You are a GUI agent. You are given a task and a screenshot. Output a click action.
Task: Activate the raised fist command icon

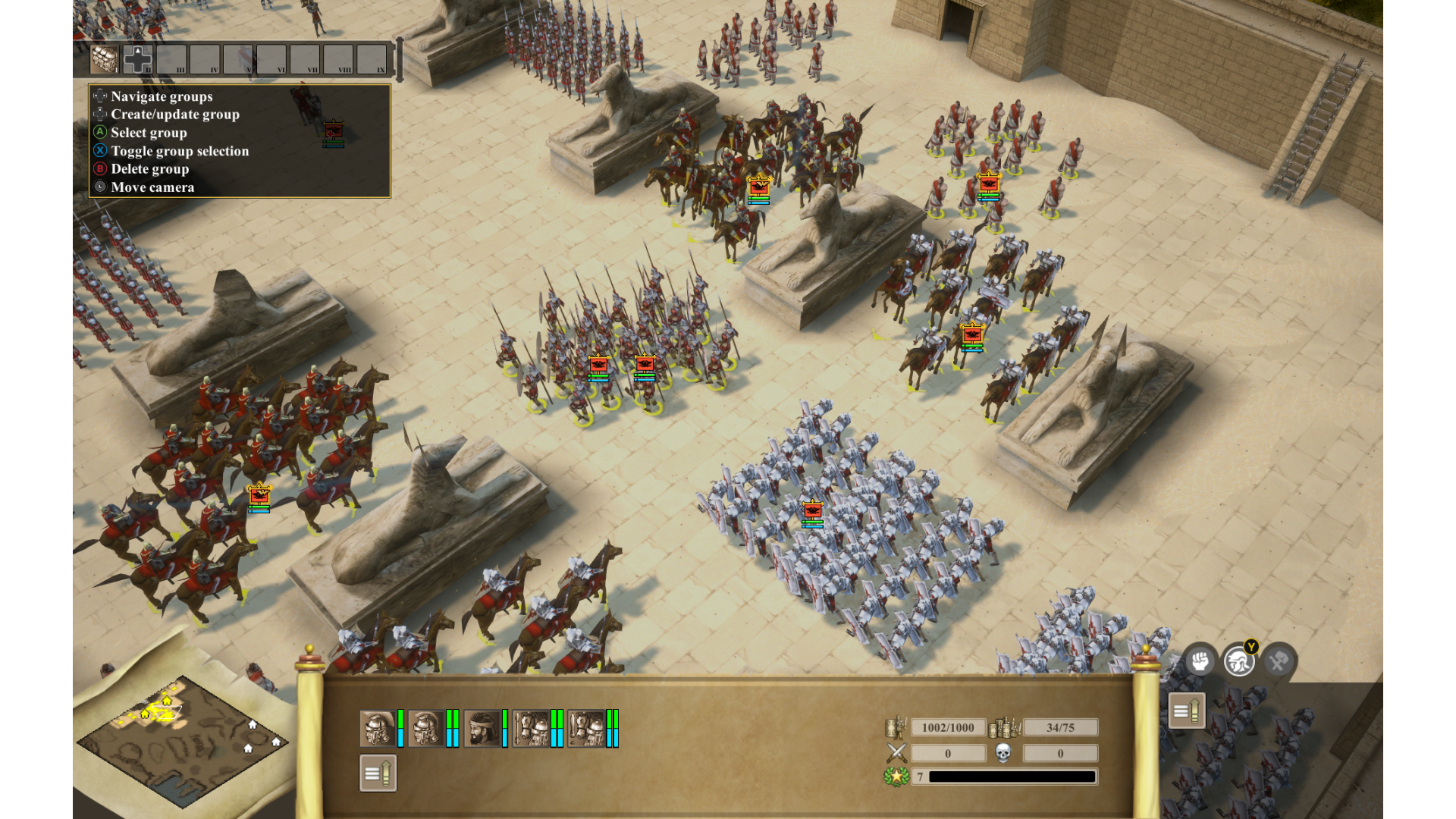point(1200,661)
